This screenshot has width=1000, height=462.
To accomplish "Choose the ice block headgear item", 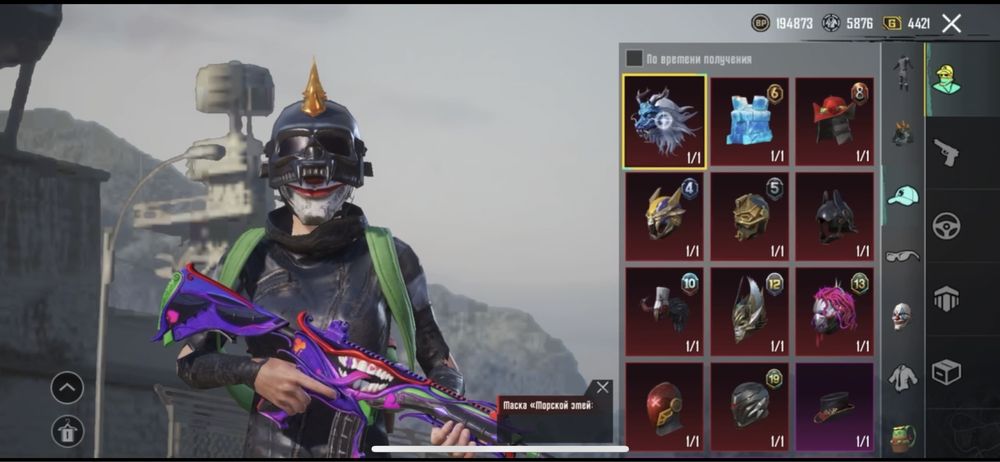I will tap(749, 121).
